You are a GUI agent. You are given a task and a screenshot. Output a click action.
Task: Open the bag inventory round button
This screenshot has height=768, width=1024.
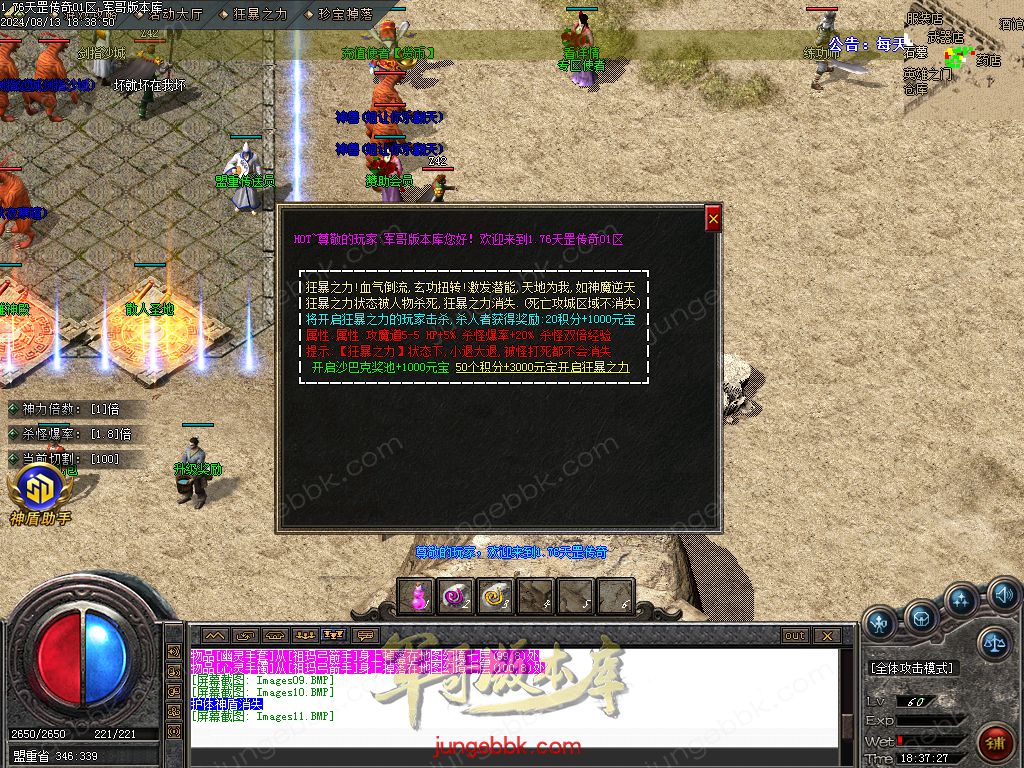pos(921,617)
